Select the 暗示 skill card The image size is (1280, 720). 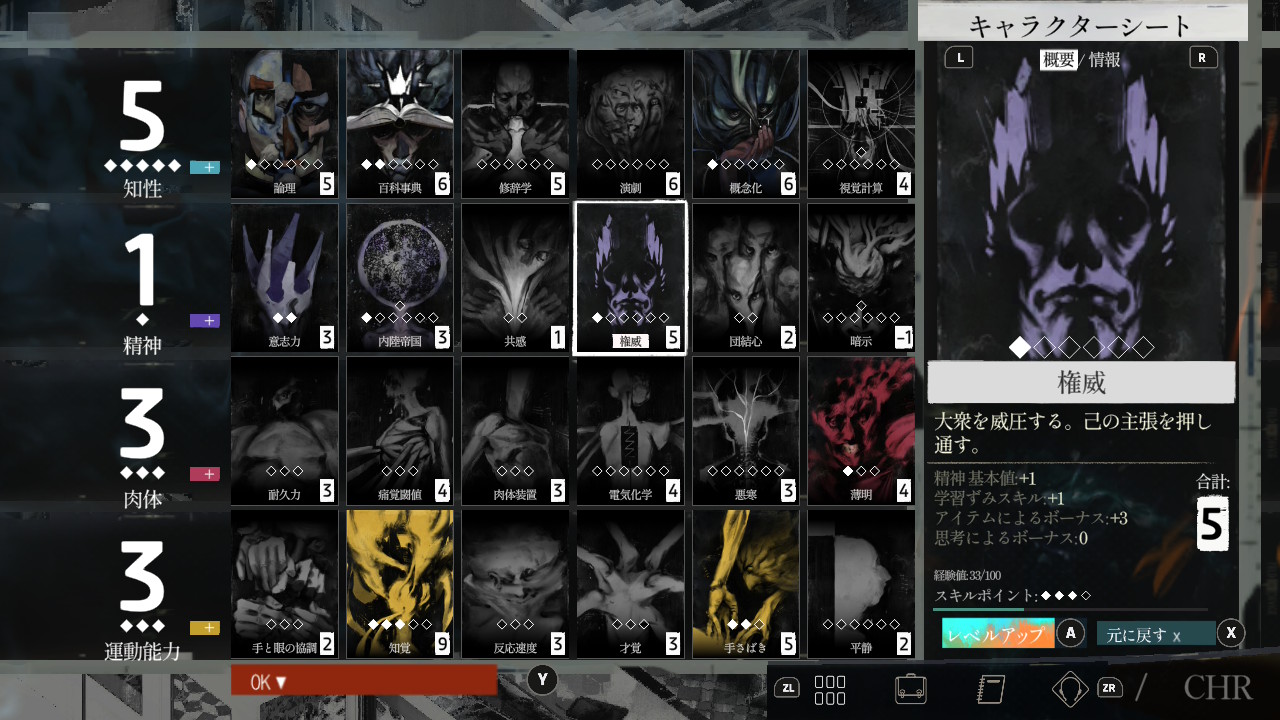tap(860, 277)
